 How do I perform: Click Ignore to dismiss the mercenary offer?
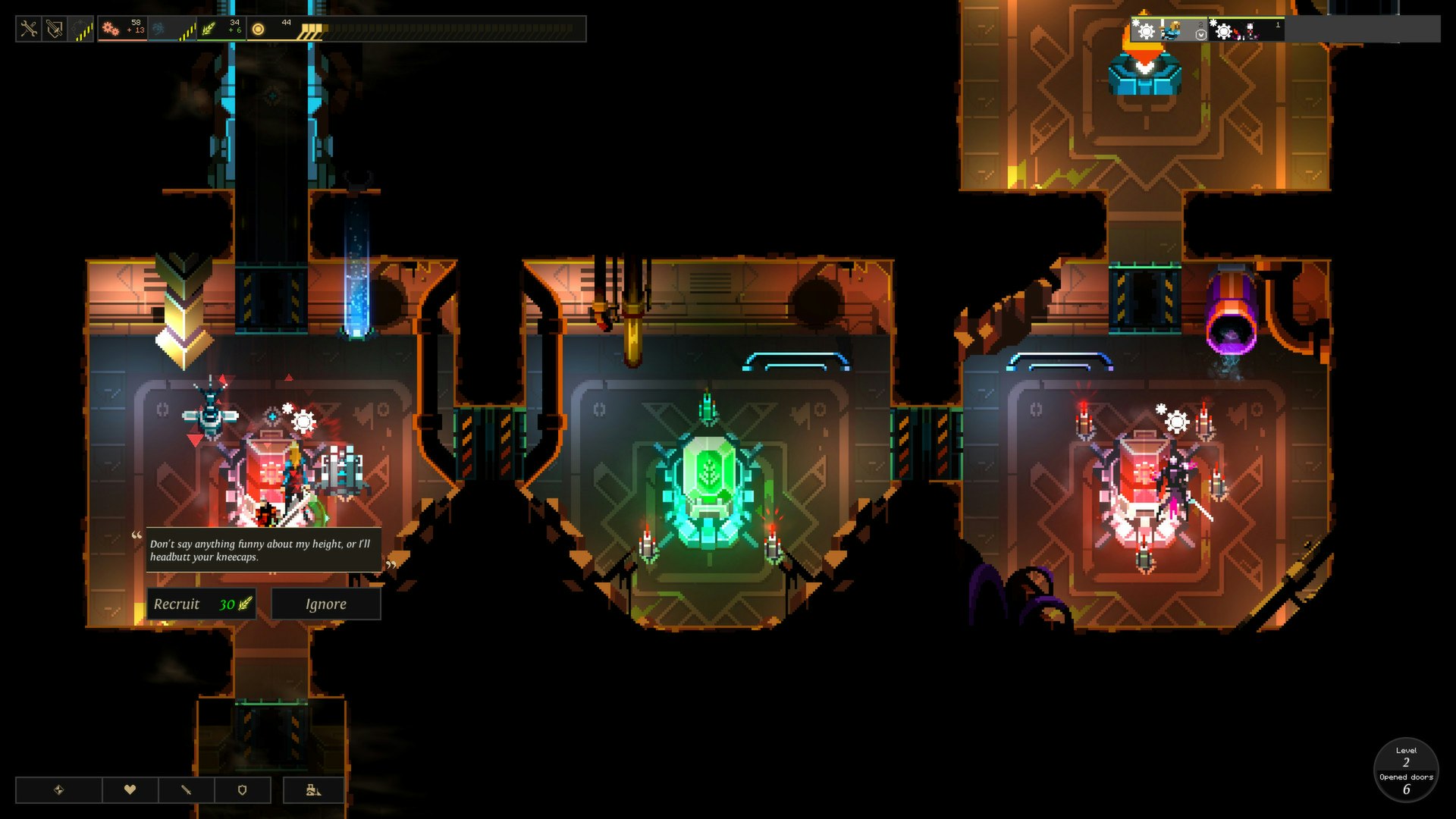pyautogui.click(x=325, y=604)
